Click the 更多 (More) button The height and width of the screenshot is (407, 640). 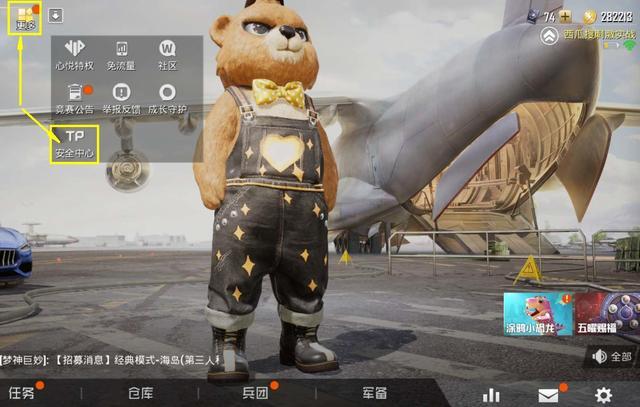pyautogui.click(x=23, y=19)
